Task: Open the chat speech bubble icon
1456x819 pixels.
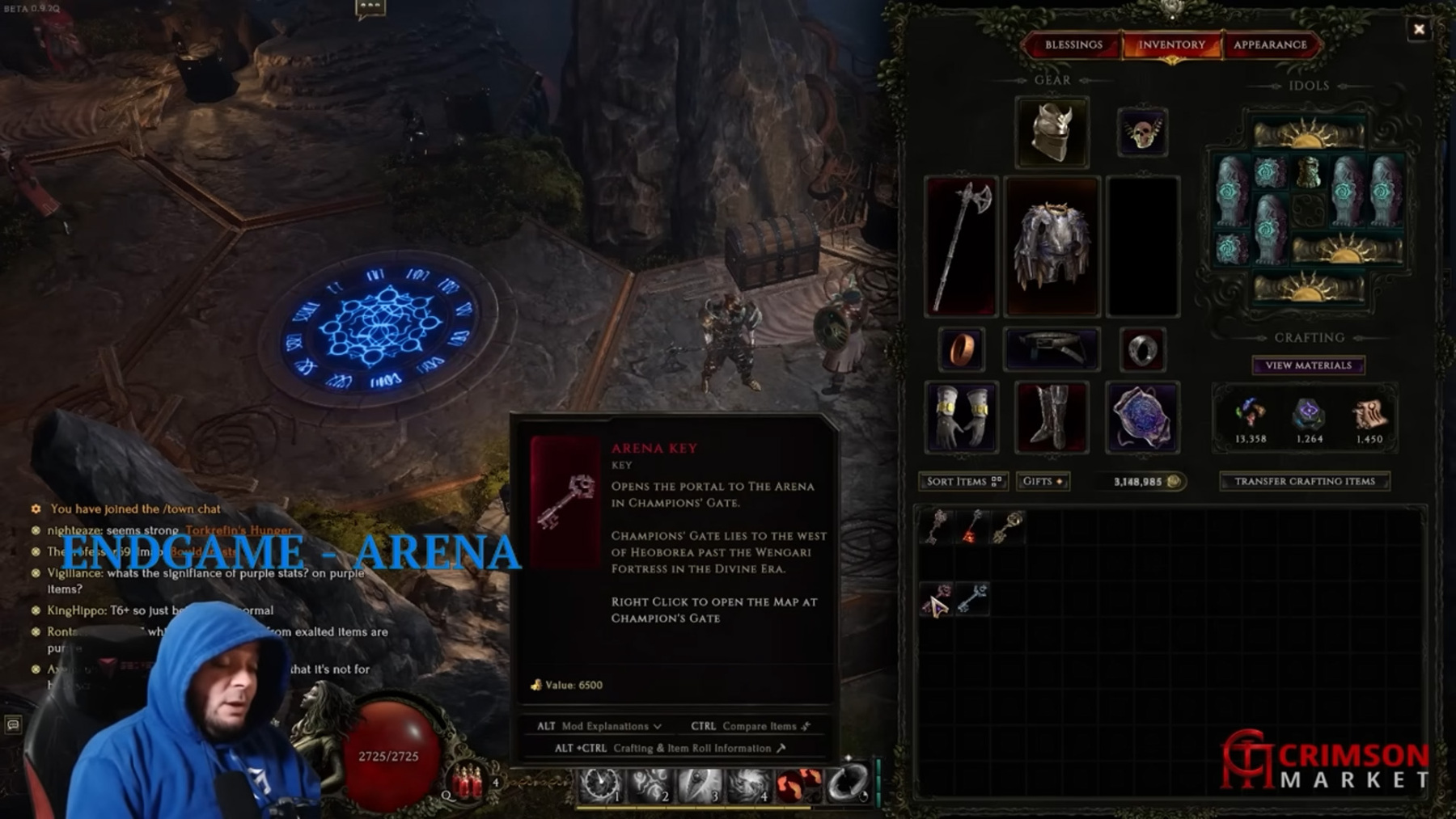Action: tap(370, 8)
